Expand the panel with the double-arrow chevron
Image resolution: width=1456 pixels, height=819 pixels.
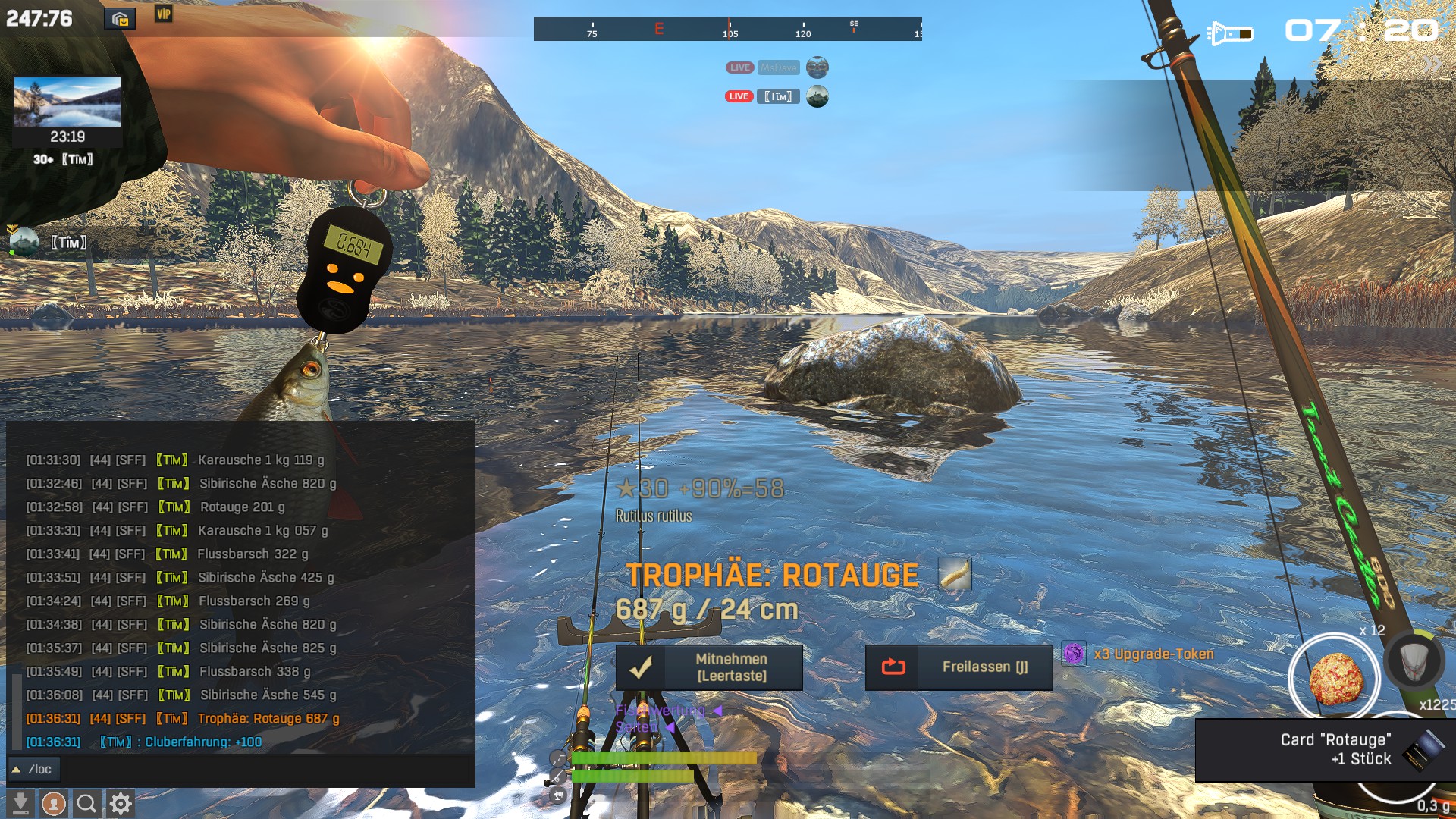click(x=1432, y=64)
